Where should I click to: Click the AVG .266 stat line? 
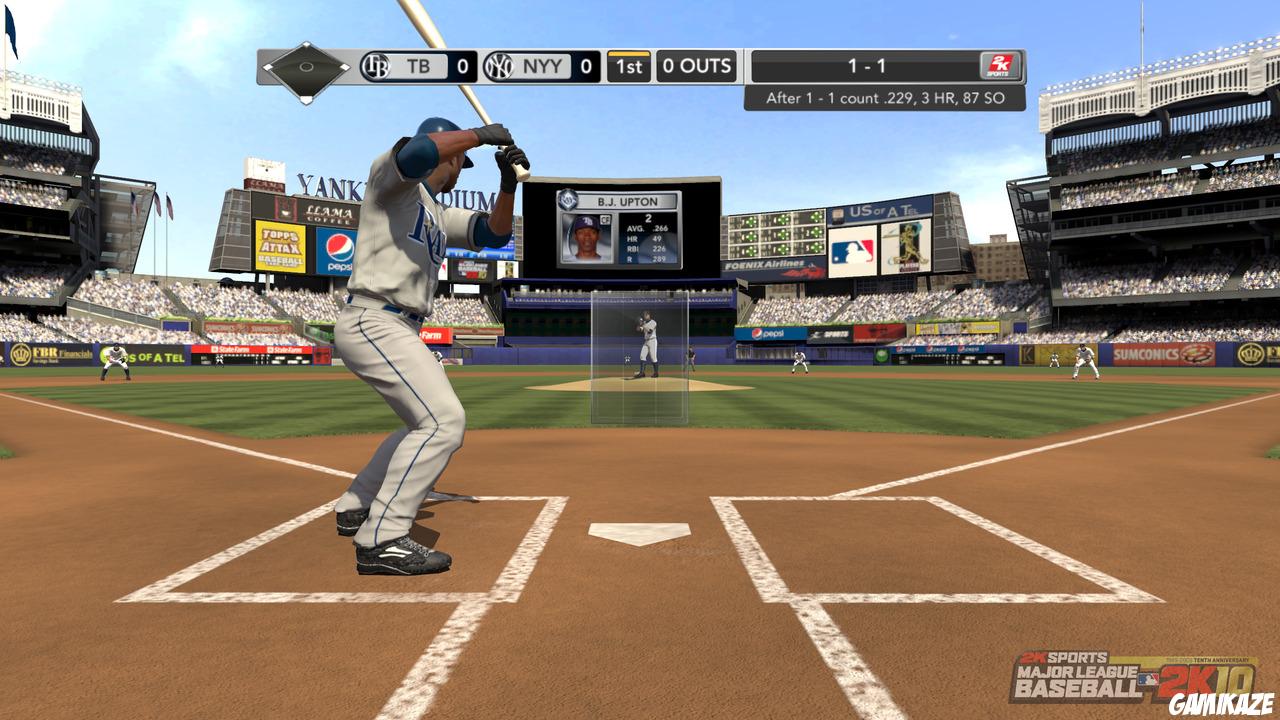tap(646, 228)
